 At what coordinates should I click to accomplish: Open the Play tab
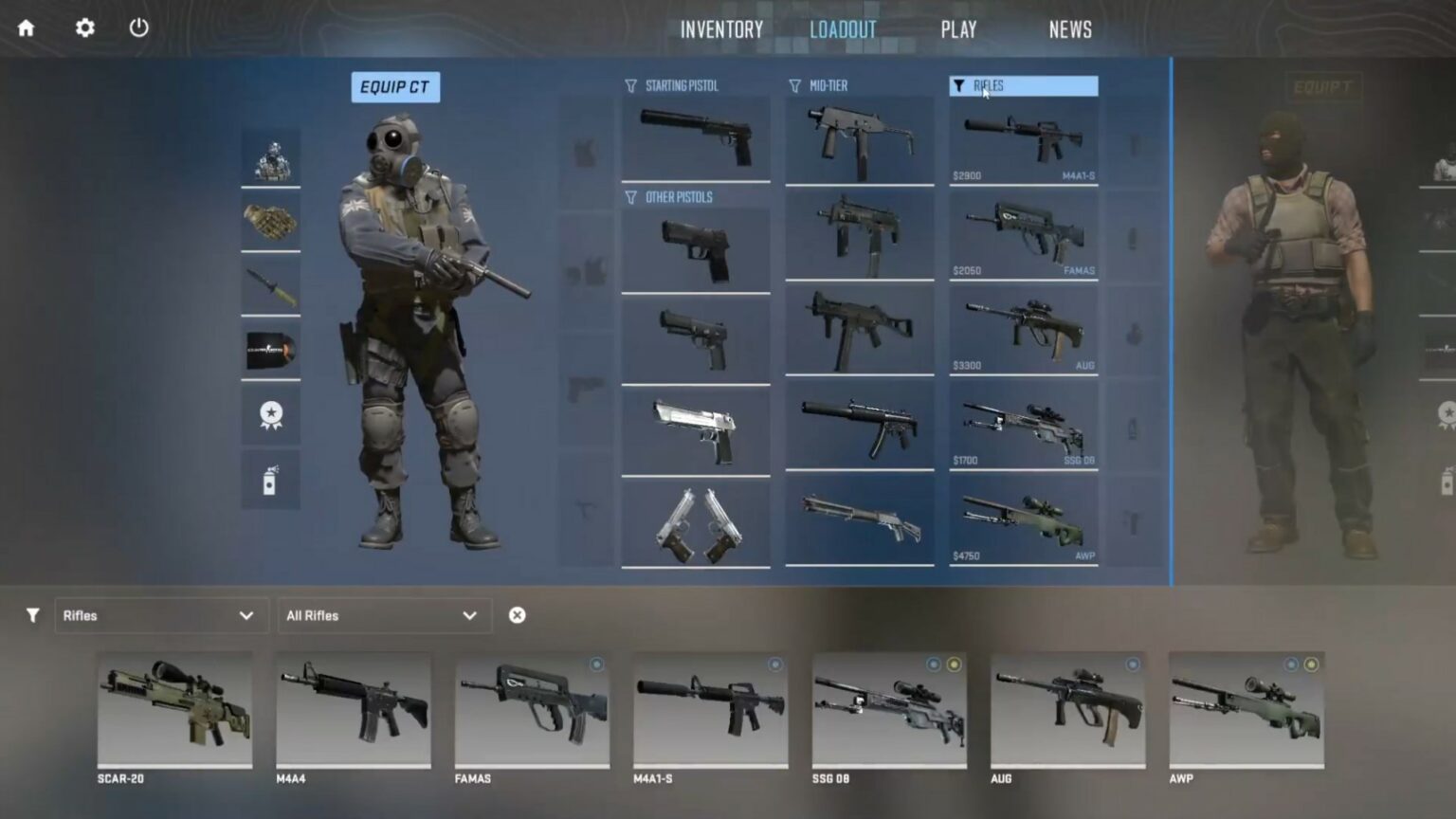(958, 28)
